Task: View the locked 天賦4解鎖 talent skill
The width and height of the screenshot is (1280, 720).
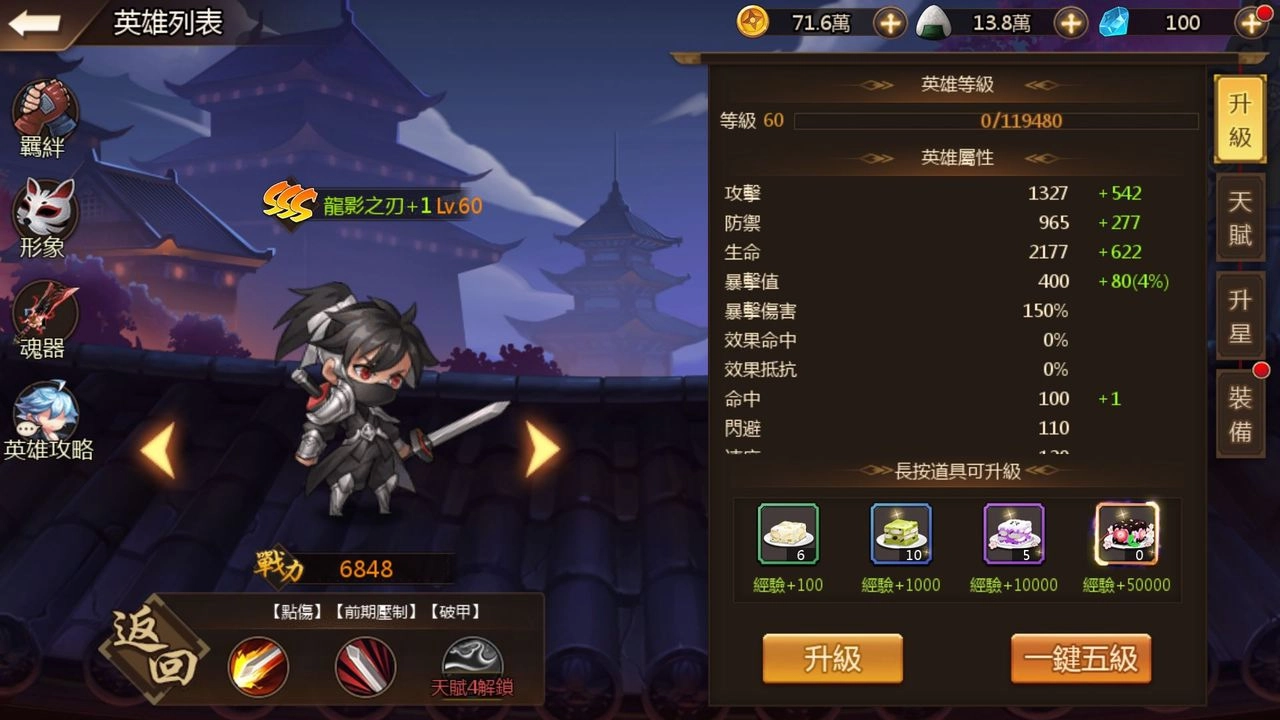Action: click(466, 660)
